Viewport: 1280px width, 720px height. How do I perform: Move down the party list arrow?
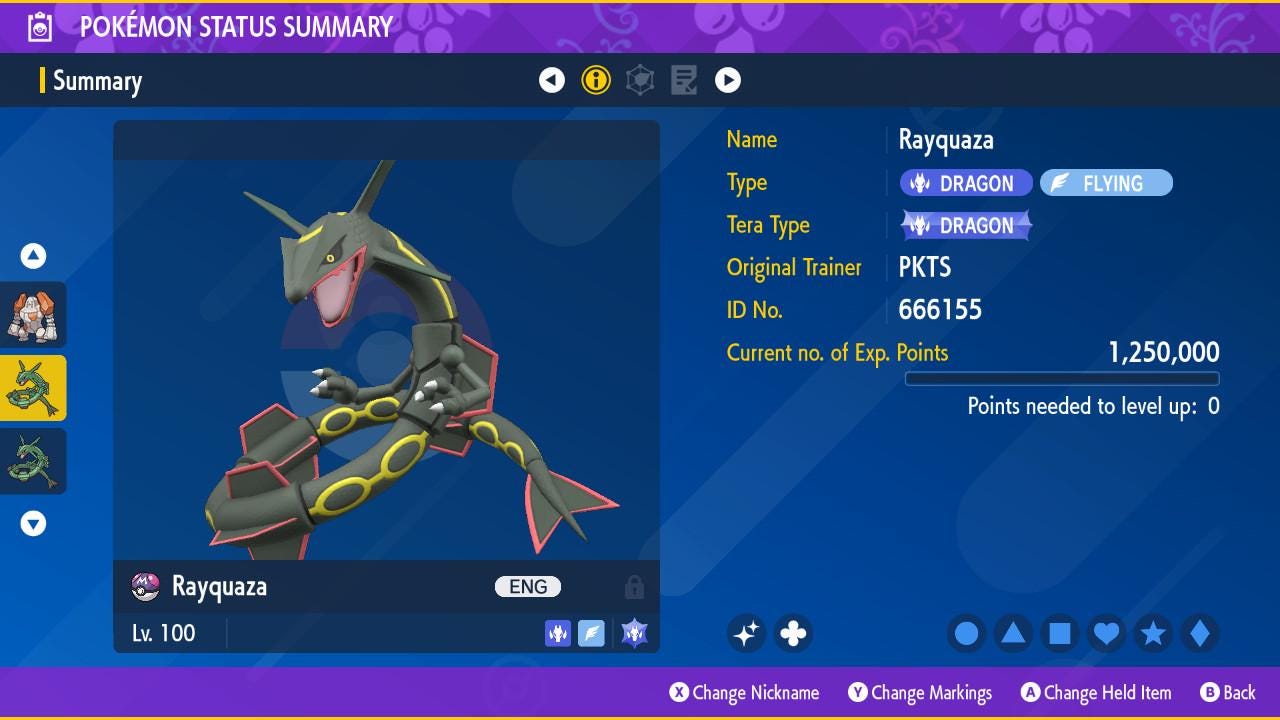point(33,523)
